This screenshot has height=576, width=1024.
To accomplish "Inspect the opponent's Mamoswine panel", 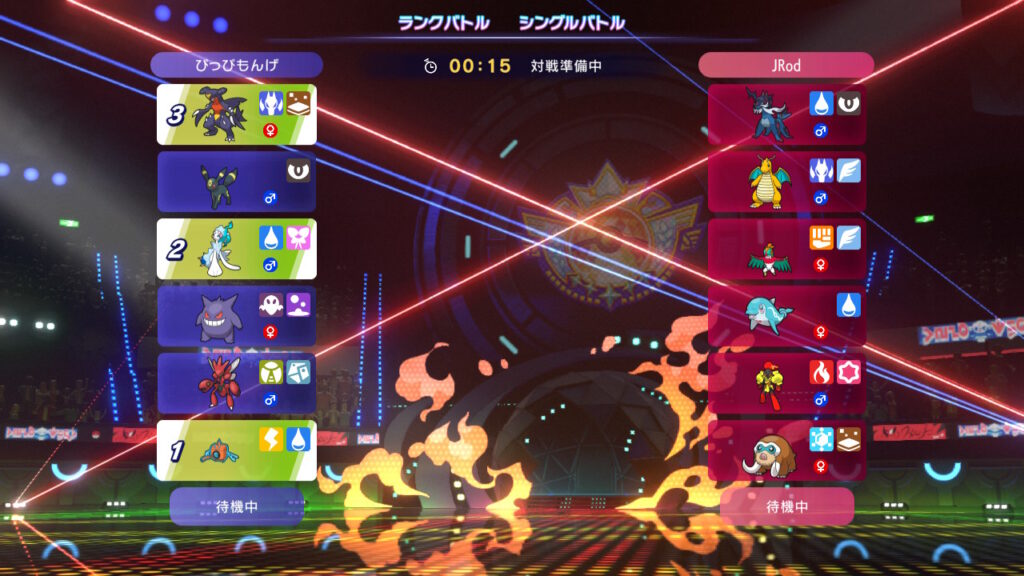I will tap(786, 450).
